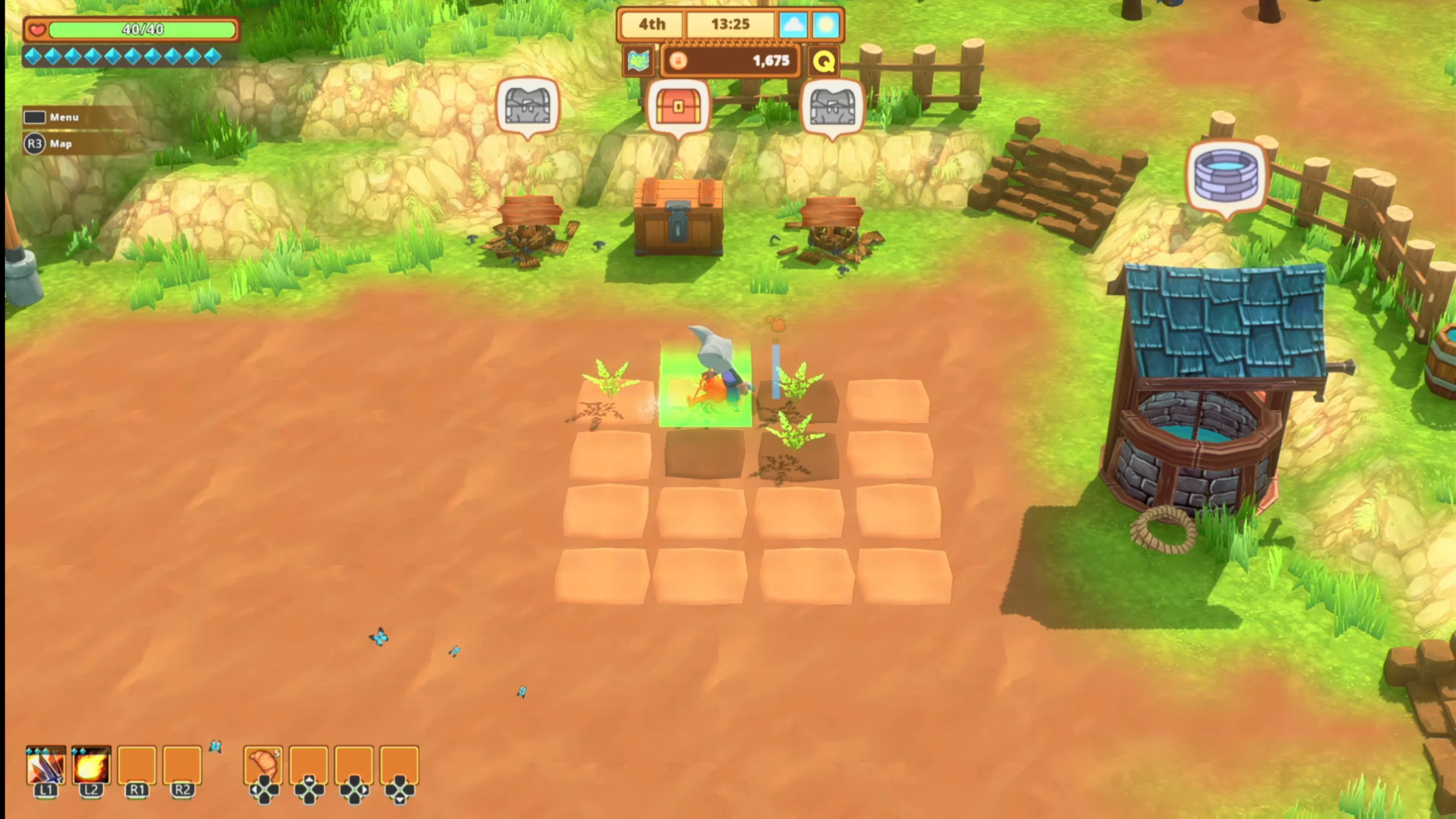Click the cloud weather icon

pyautogui.click(x=792, y=25)
